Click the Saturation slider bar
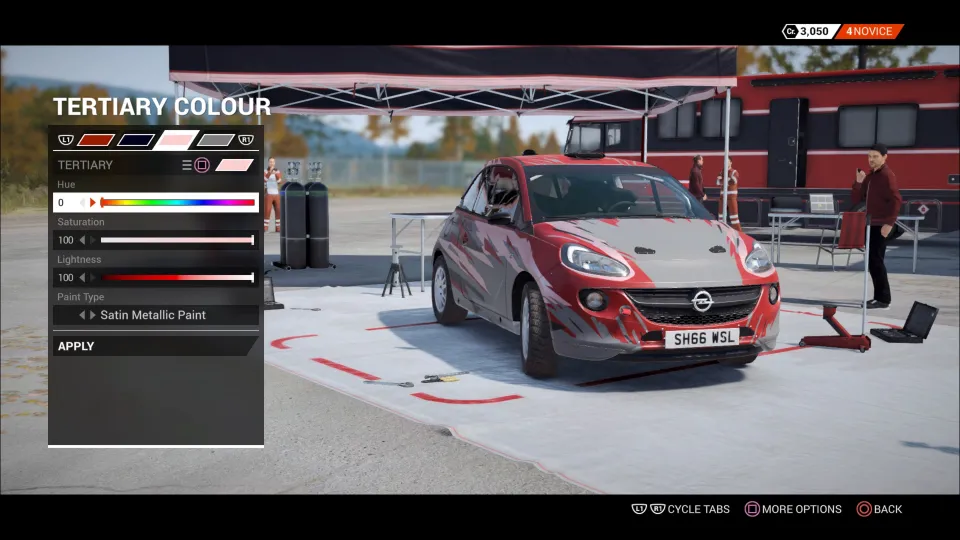 tap(177, 240)
